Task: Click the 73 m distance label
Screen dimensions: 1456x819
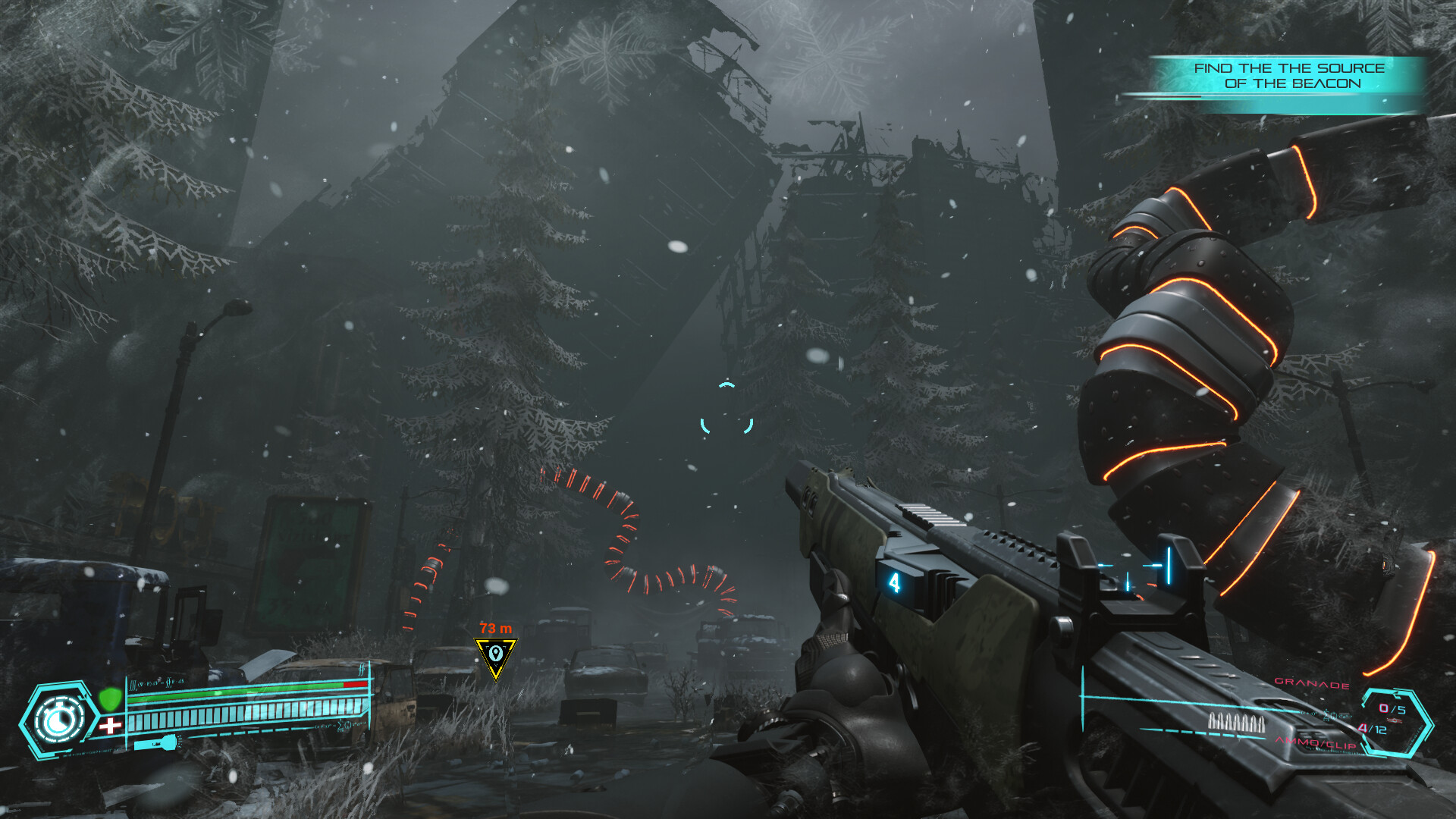Action: 494,628
